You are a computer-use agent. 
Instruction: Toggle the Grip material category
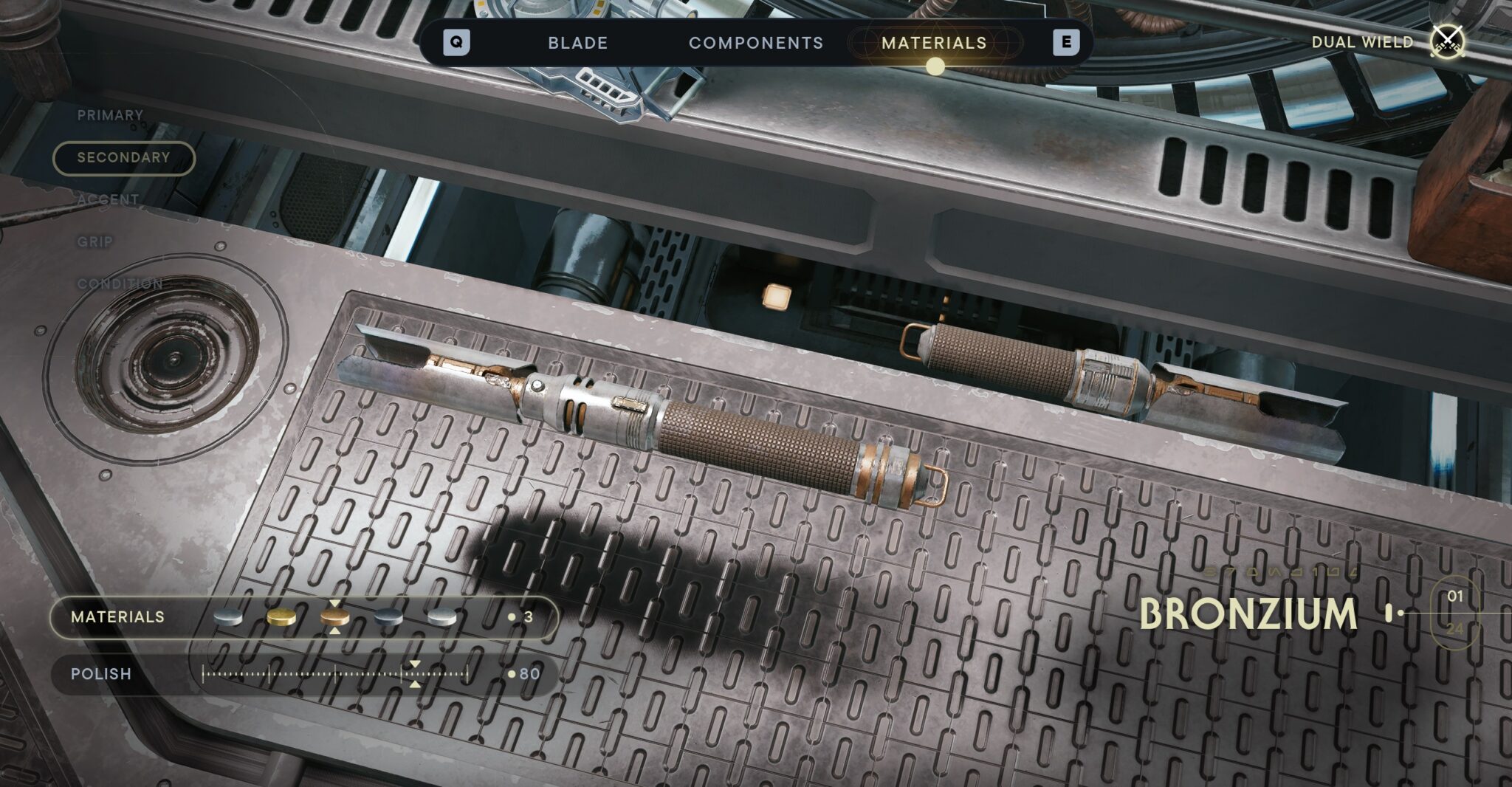click(94, 241)
